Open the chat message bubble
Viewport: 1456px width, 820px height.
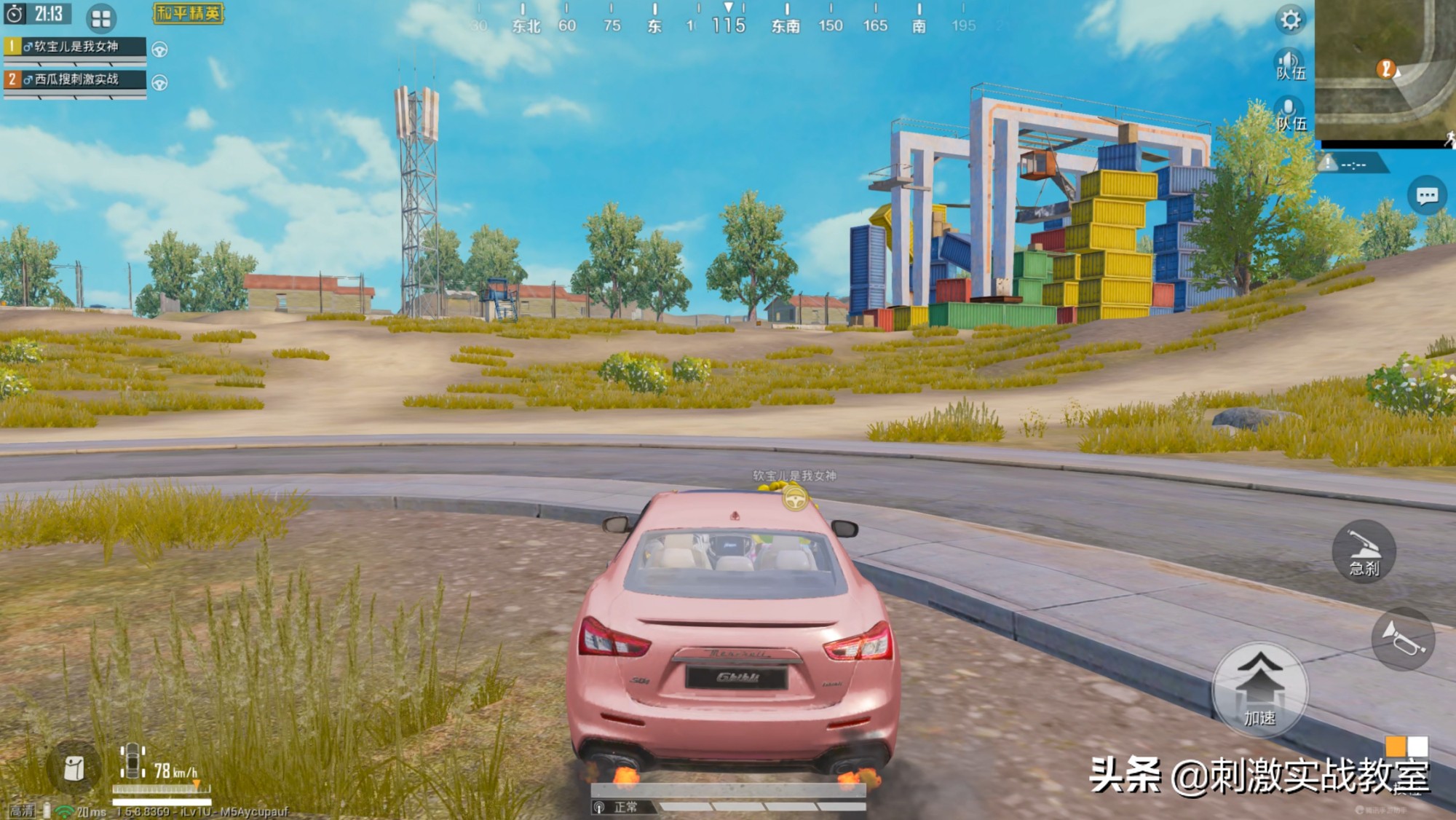tap(1426, 195)
